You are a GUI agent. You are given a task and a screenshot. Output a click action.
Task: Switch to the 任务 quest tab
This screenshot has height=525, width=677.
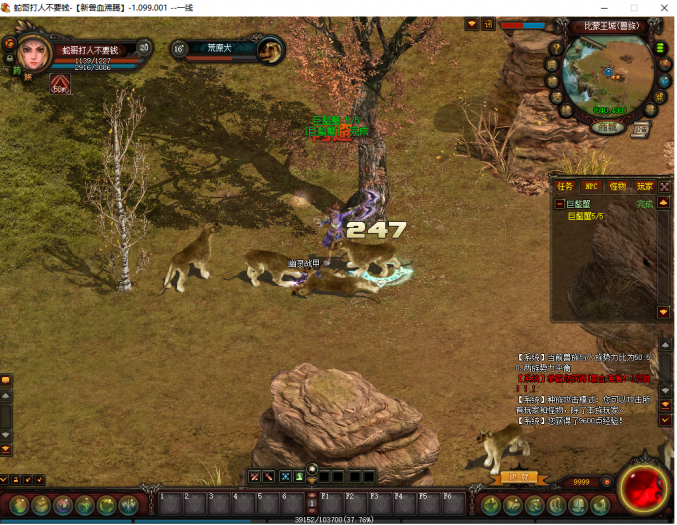[565, 186]
